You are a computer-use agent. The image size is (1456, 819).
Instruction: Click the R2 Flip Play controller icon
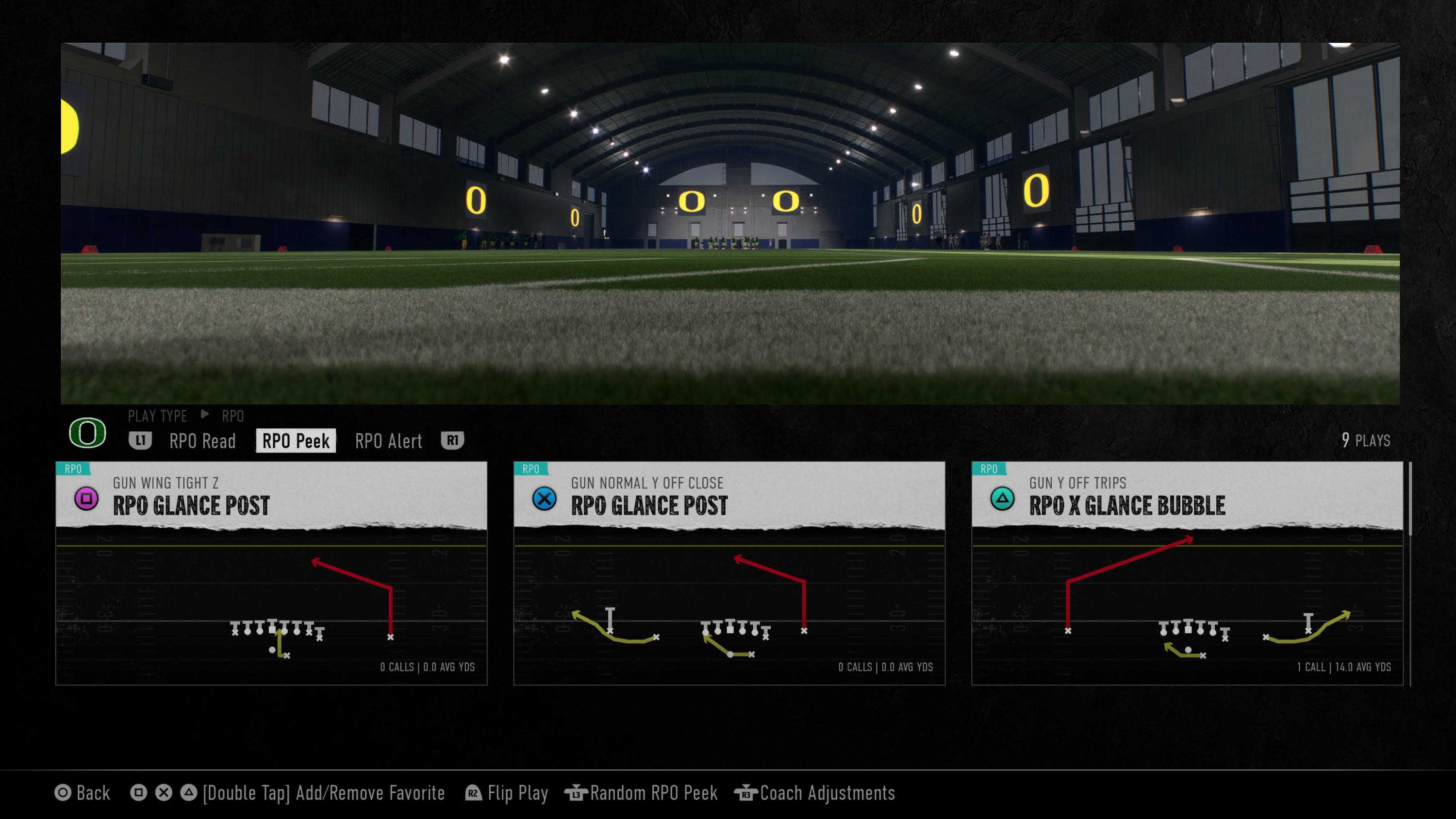[474, 794]
